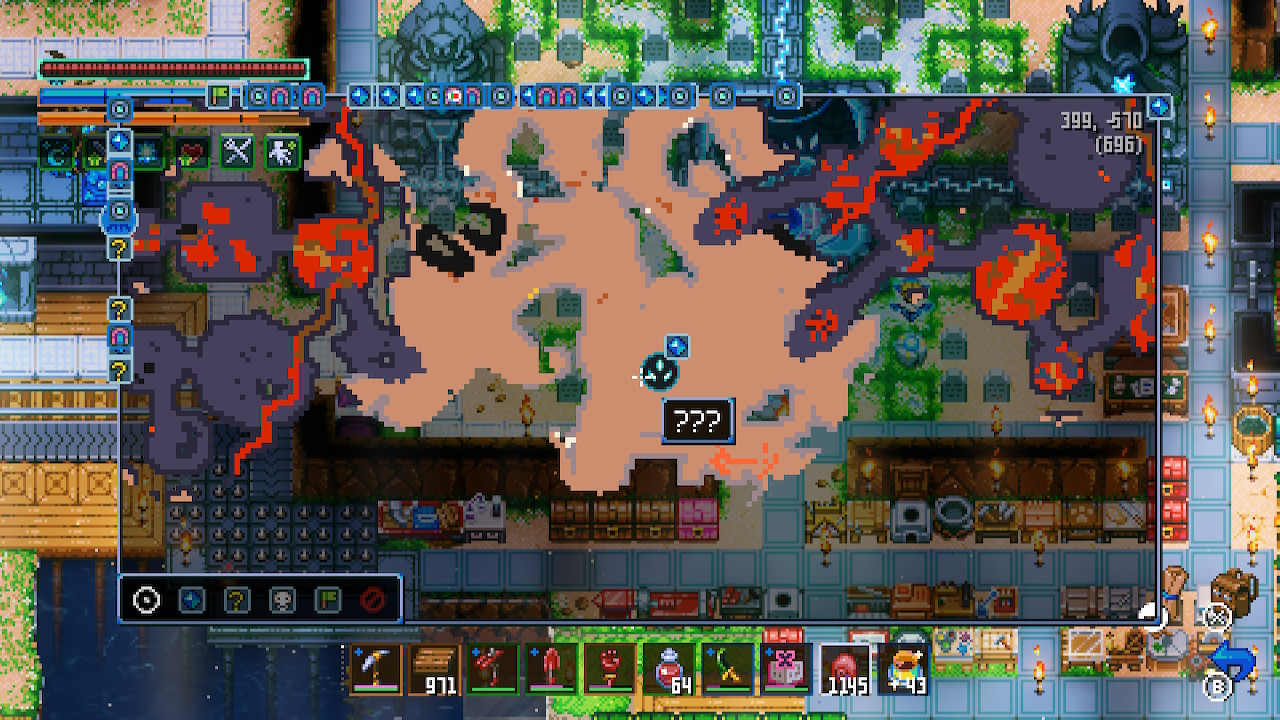Toggle the green flag map filter
The width and height of the screenshot is (1280, 720).
point(328,600)
